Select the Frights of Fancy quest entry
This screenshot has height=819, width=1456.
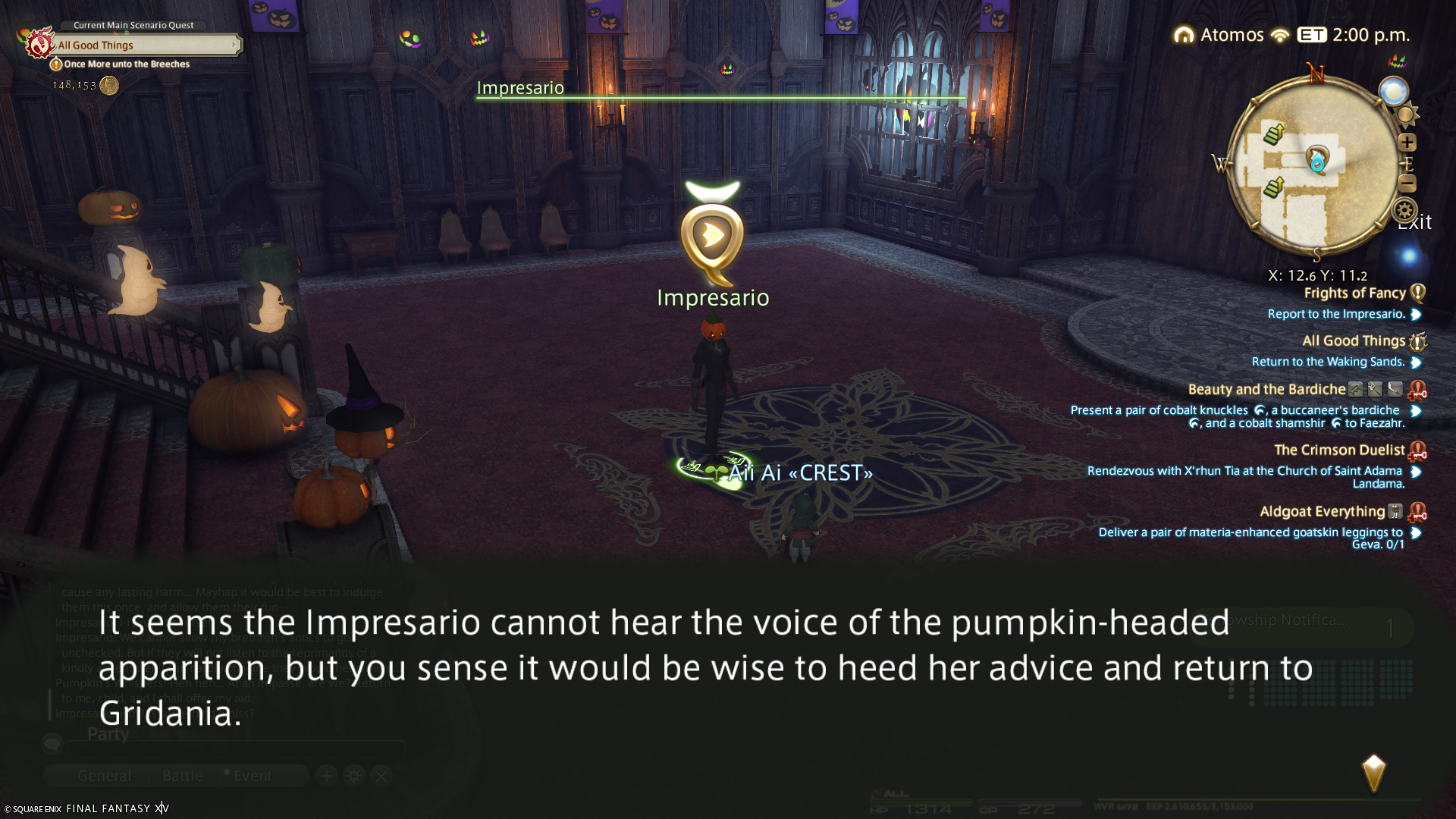(x=1354, y=293)
